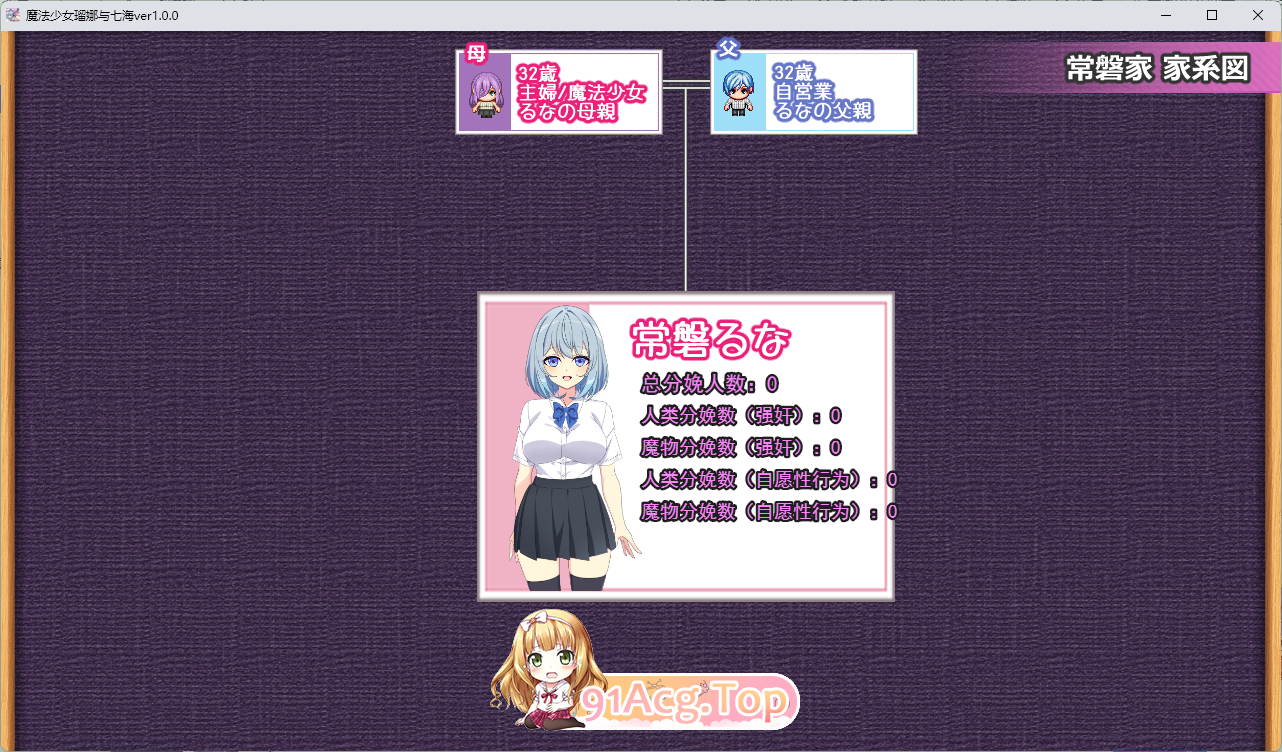Screen dimensions: 1282x752
Task: Click the pink bow on the mascot's hair
Action: 532,621
